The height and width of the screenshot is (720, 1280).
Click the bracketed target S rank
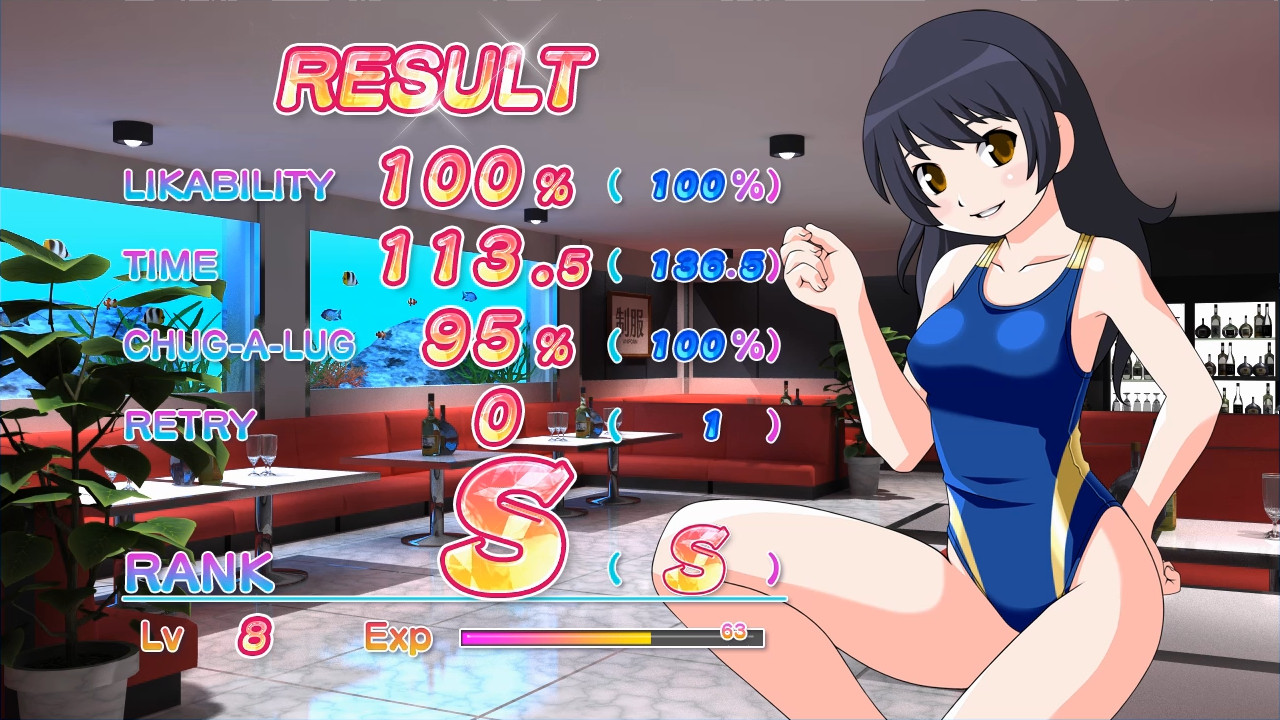click(697, 562)
